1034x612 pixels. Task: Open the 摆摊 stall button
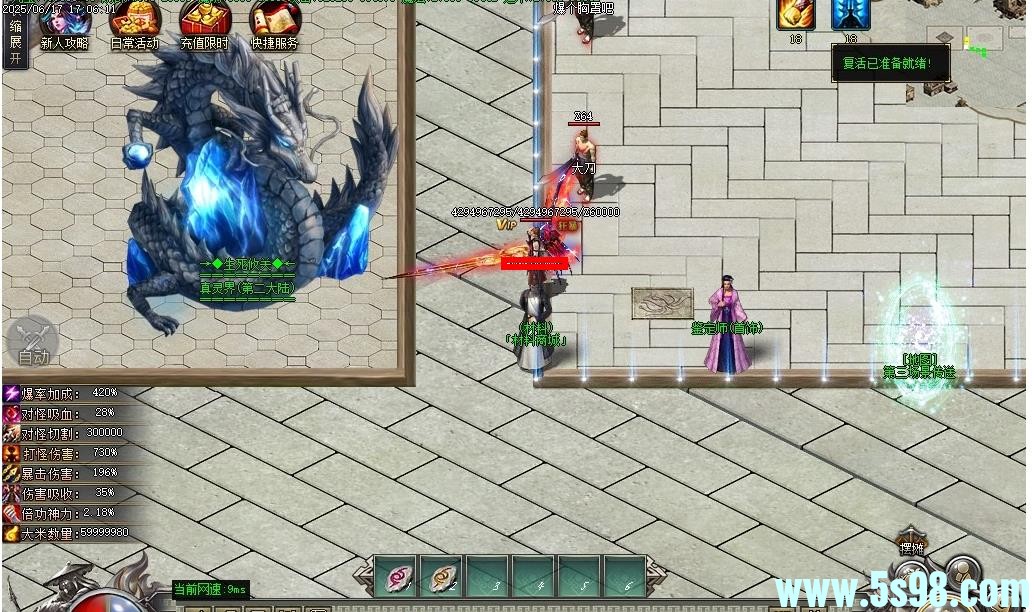[x=910, y=546]
